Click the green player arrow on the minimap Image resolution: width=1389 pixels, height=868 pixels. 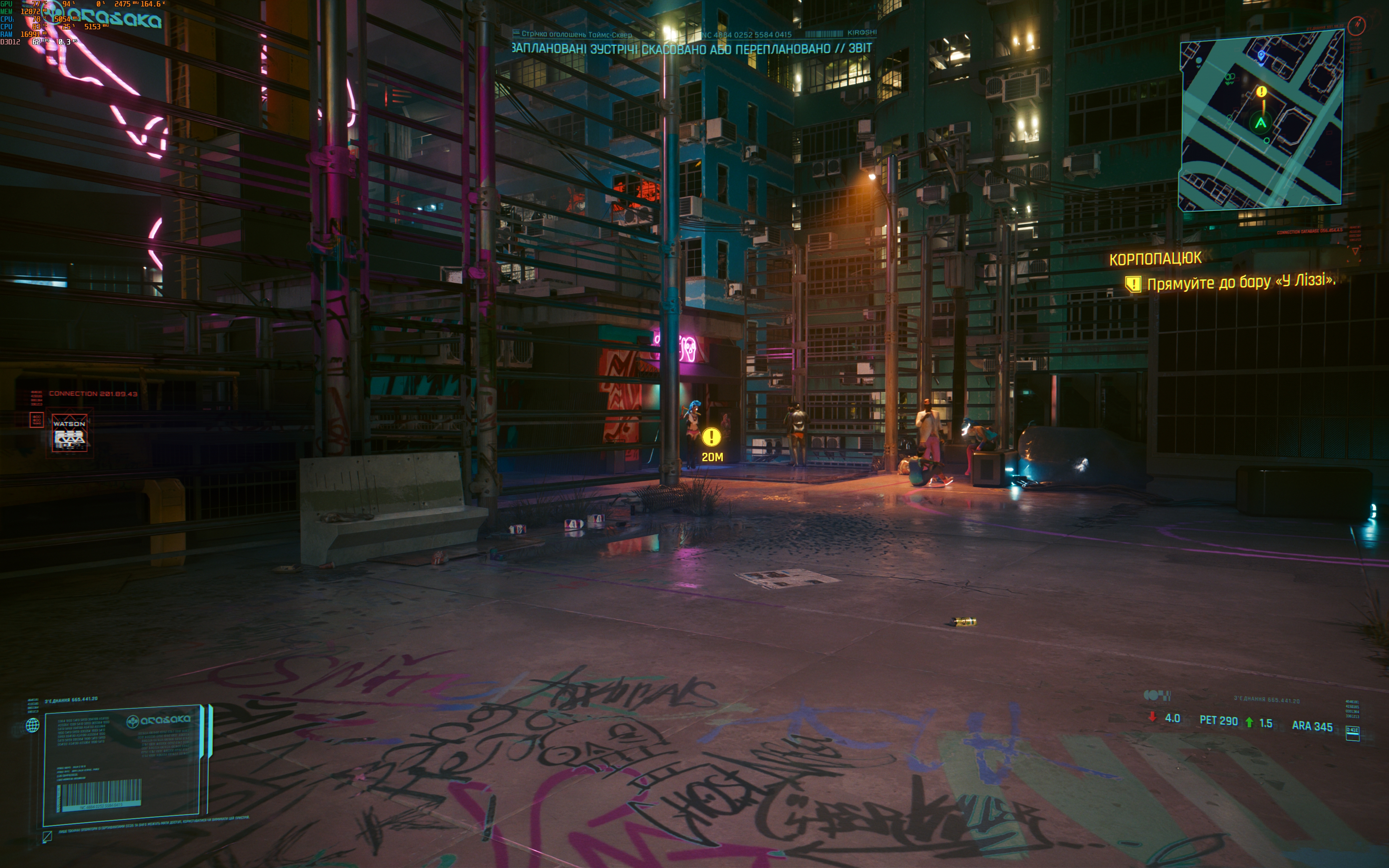(1261, 123)
